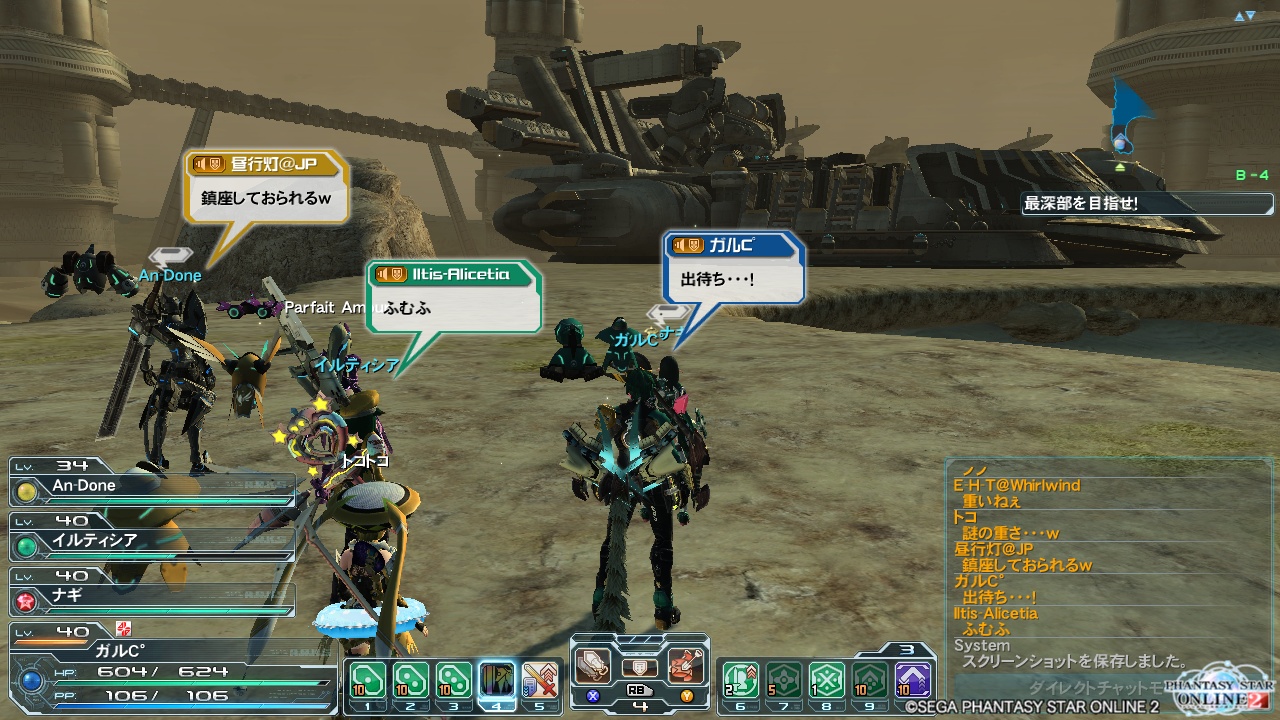This screenshot has width=1280, height=720.
Task: Select the dimmed green item in slot 7
Action: (783, 680)
